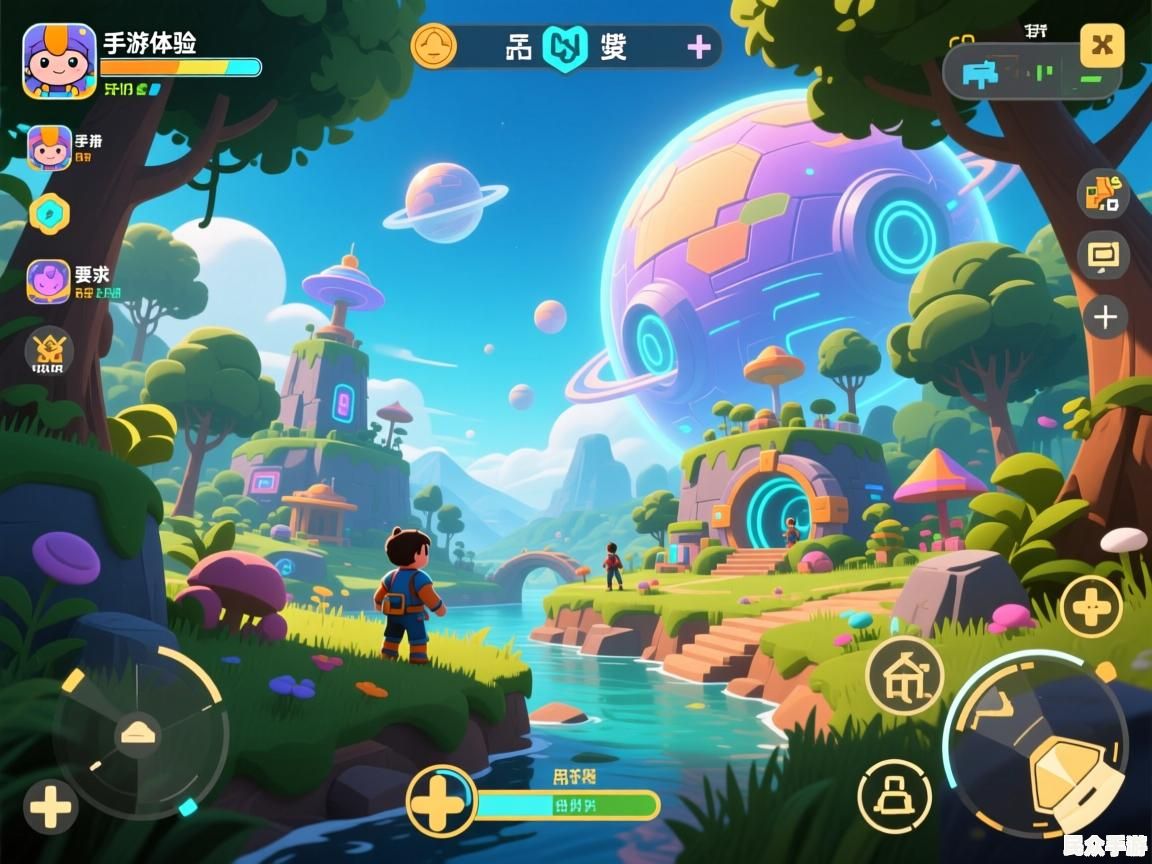Close the panel with the yellow X button
This screenshot has height=864, width=1152.
tap(1102, 45)
